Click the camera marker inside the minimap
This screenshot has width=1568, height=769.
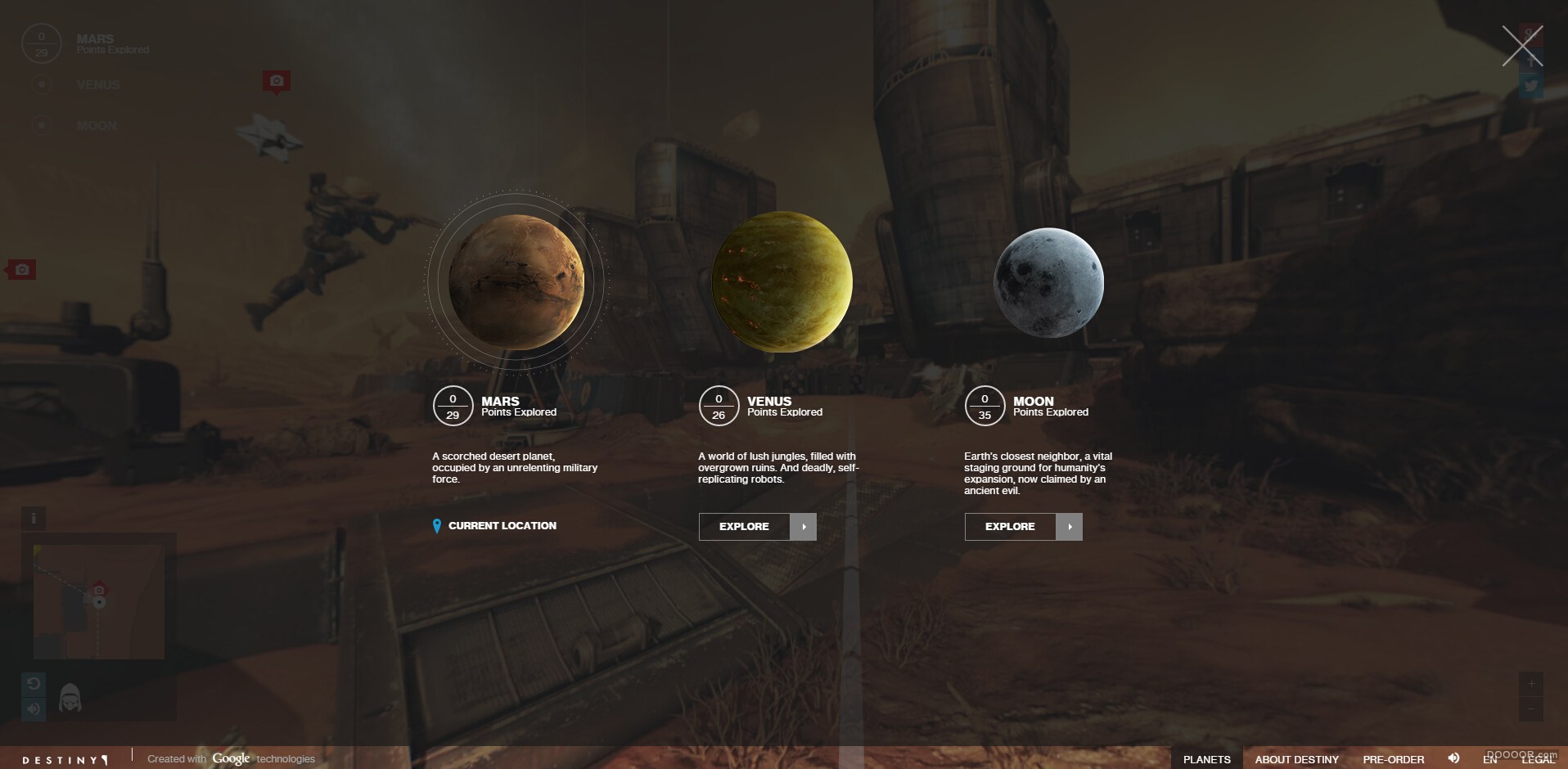[x=98, y=590]
